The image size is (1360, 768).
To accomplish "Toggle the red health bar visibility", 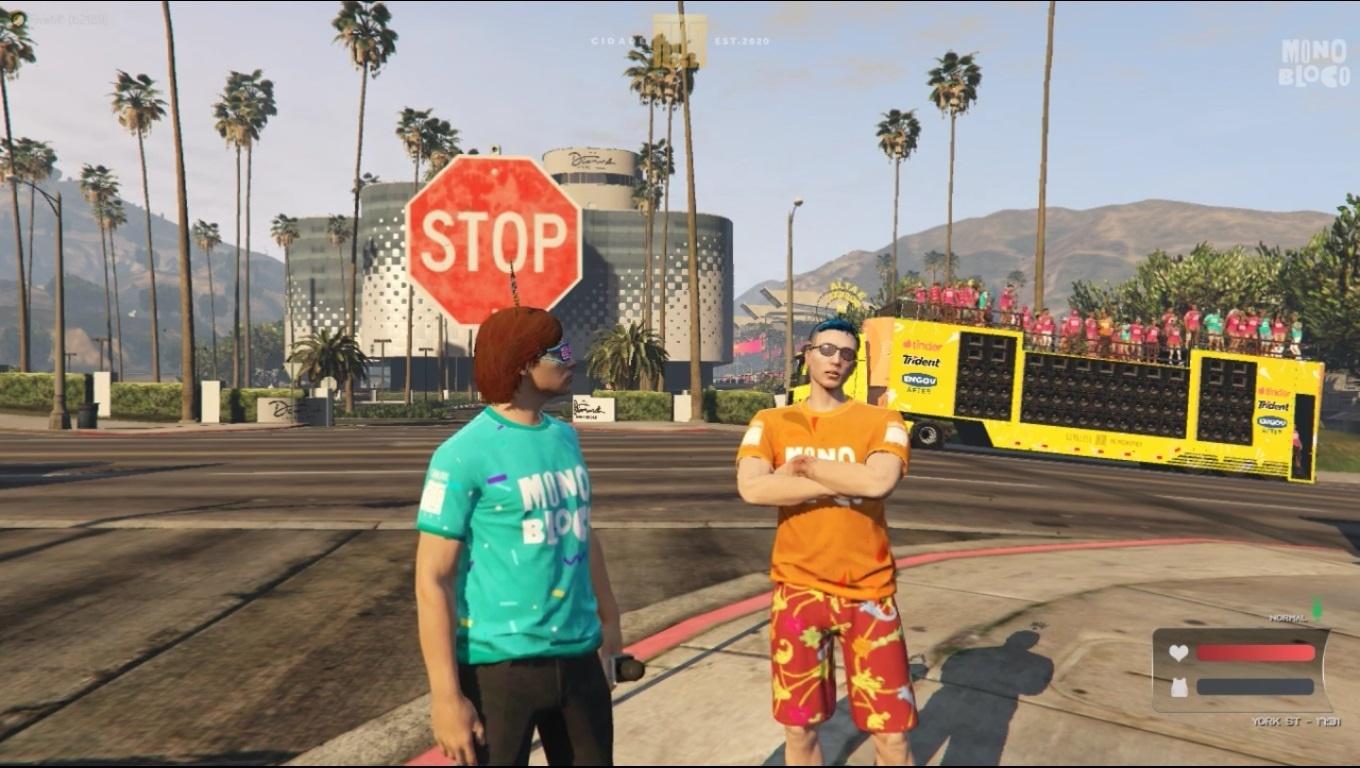I will (1255, 652).
